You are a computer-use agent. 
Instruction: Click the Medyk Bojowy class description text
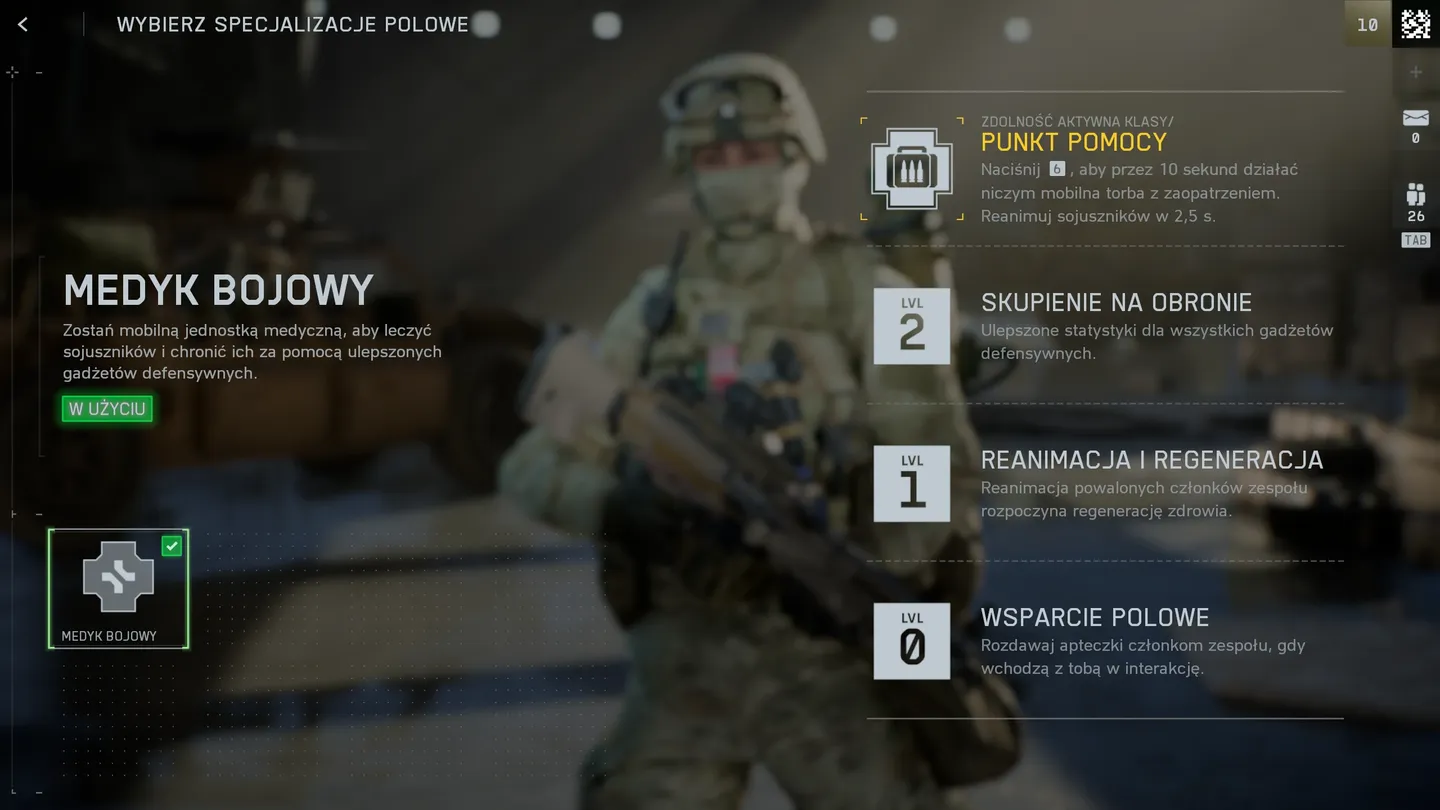pyautogui.click(x=250, y=351)
